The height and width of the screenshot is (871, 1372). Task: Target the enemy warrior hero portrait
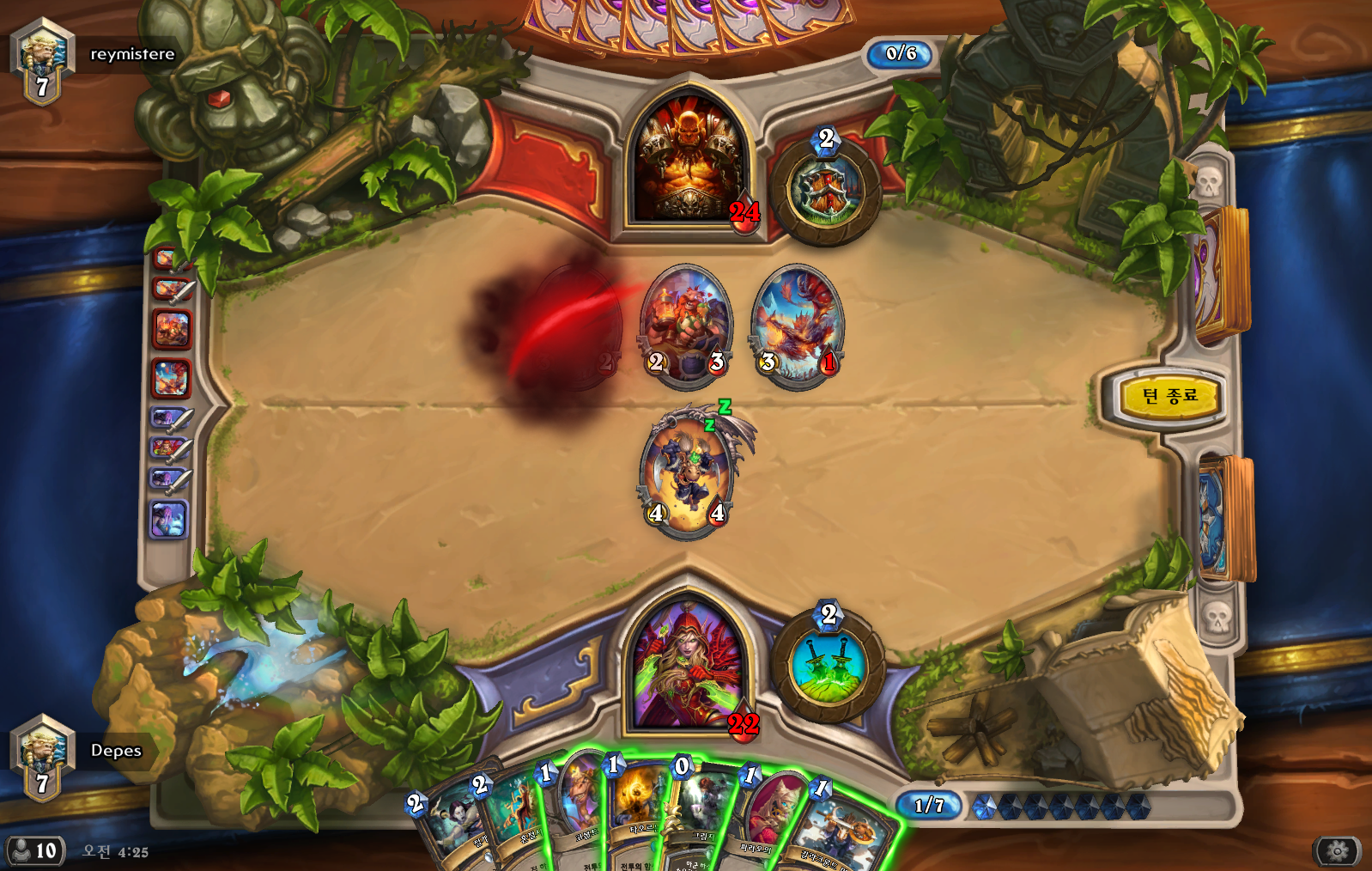click(687, 163)
